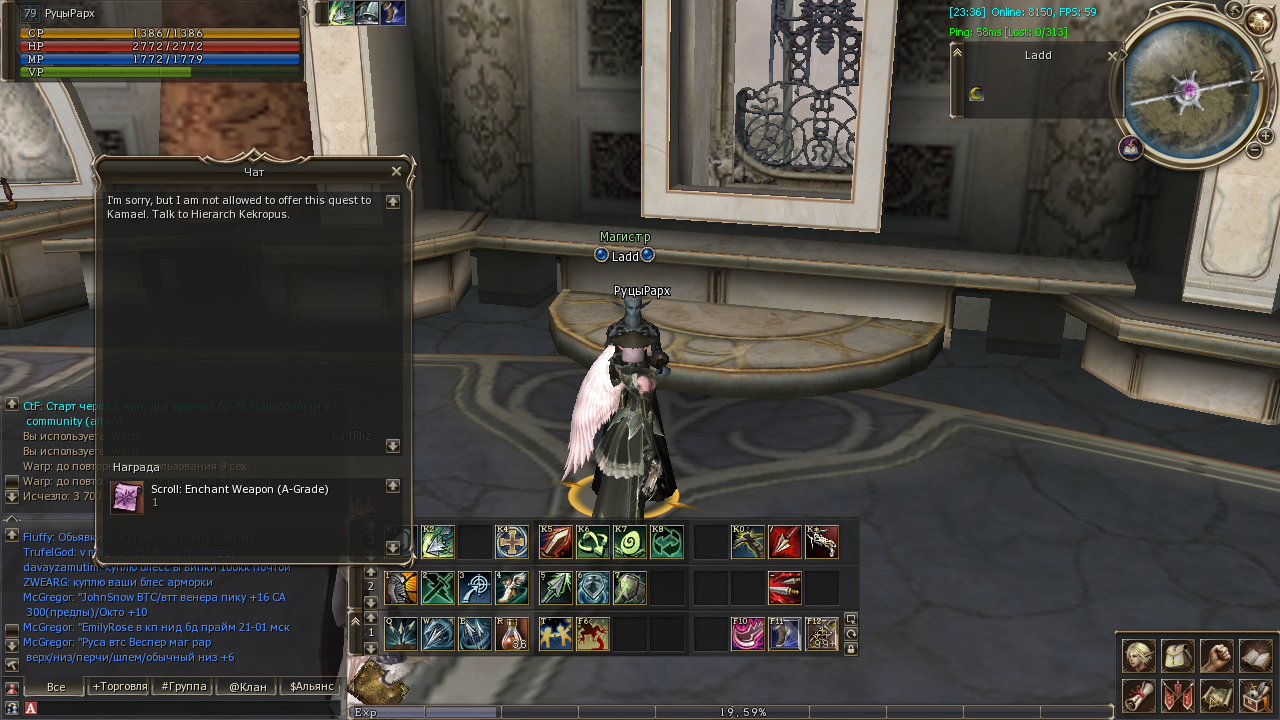Lock the hotbar with the padlock button

click(x=851, y=649)
